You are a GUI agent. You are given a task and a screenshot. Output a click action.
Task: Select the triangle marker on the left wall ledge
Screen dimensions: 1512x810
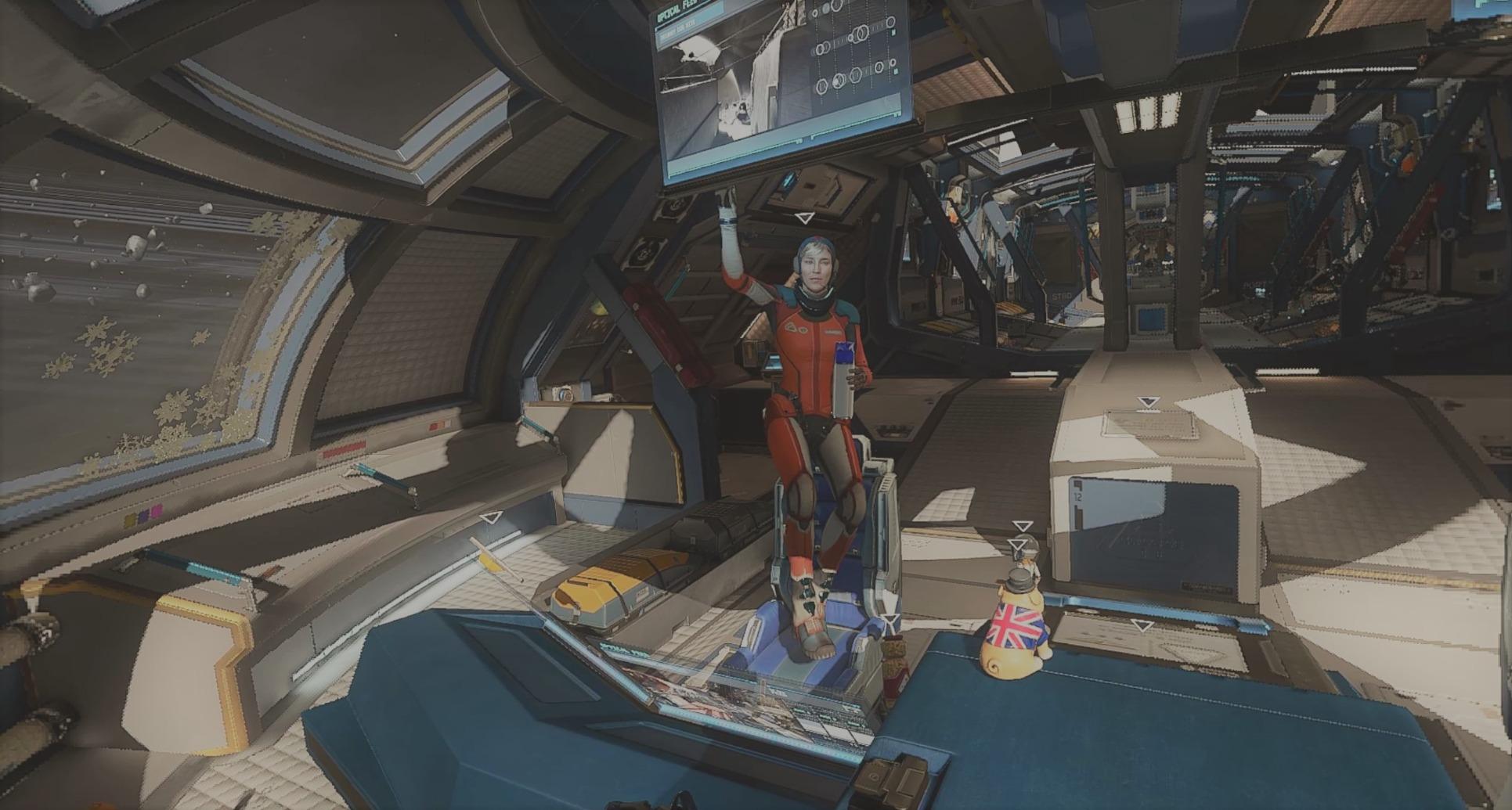click(x=490, y=518)
